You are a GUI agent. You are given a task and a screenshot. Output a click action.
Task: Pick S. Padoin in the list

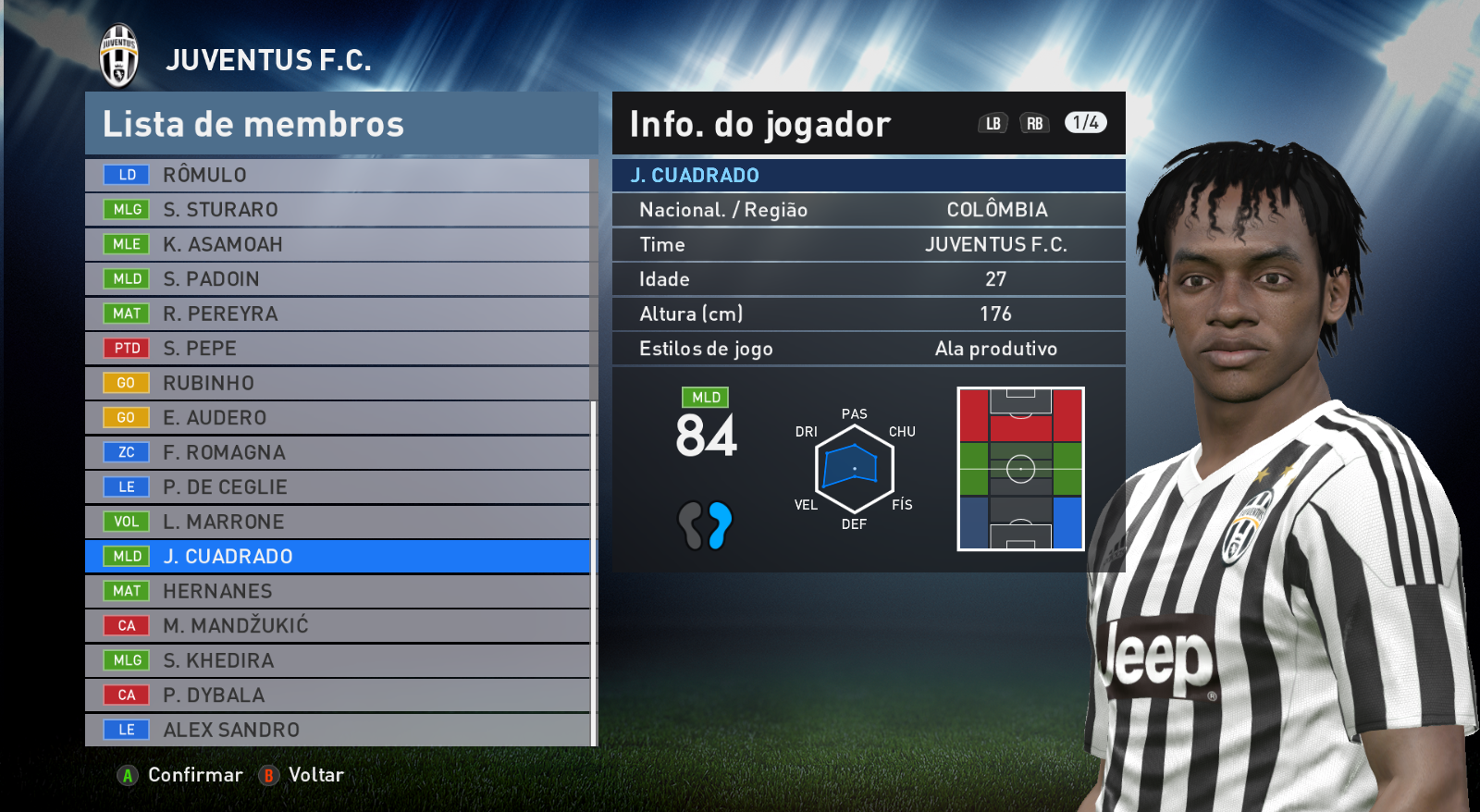coord(338,279)
